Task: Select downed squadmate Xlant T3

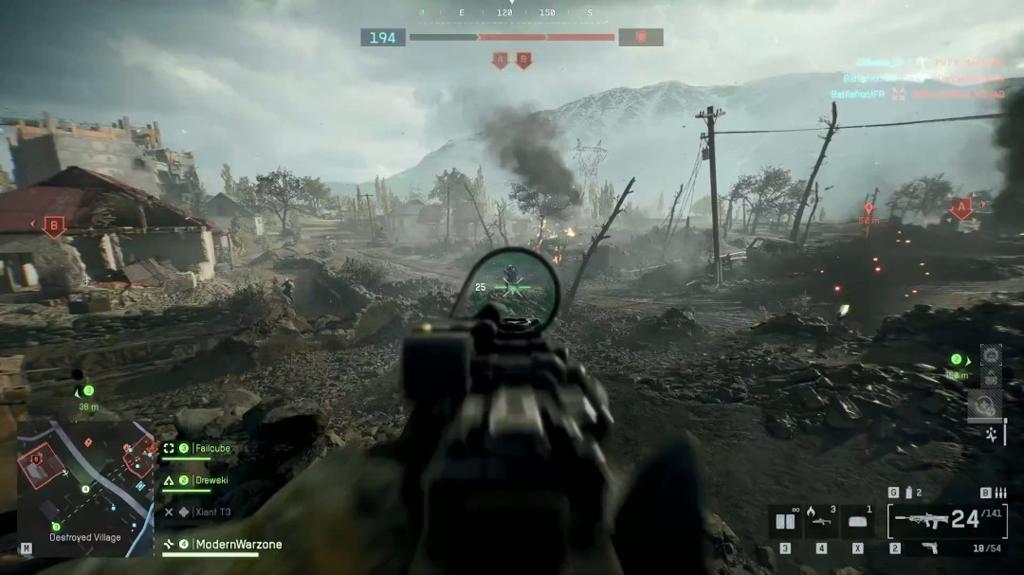Action: 211,511
